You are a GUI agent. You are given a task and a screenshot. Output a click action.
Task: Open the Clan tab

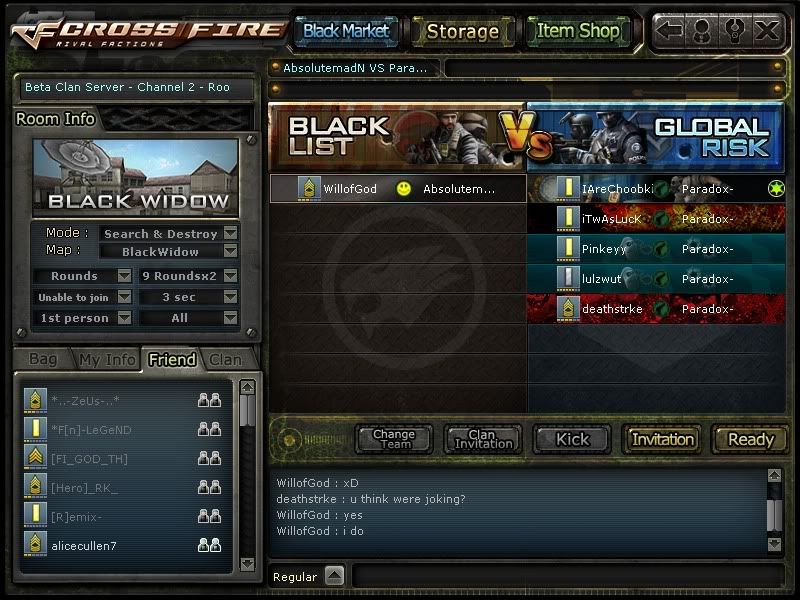[x=225, y=359]
